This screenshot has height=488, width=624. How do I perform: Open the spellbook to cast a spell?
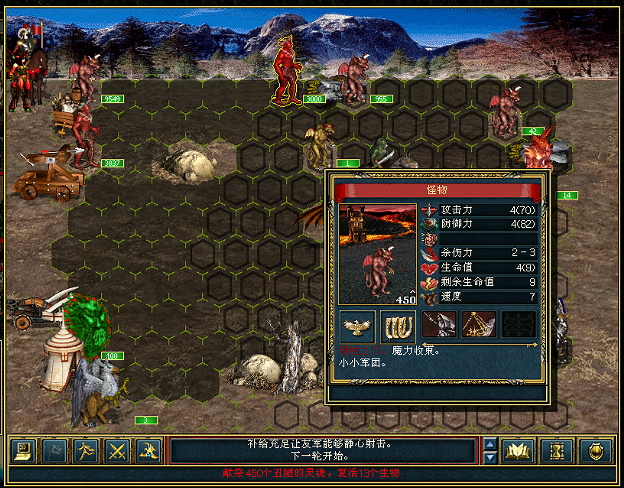click(x=518, y=450)
